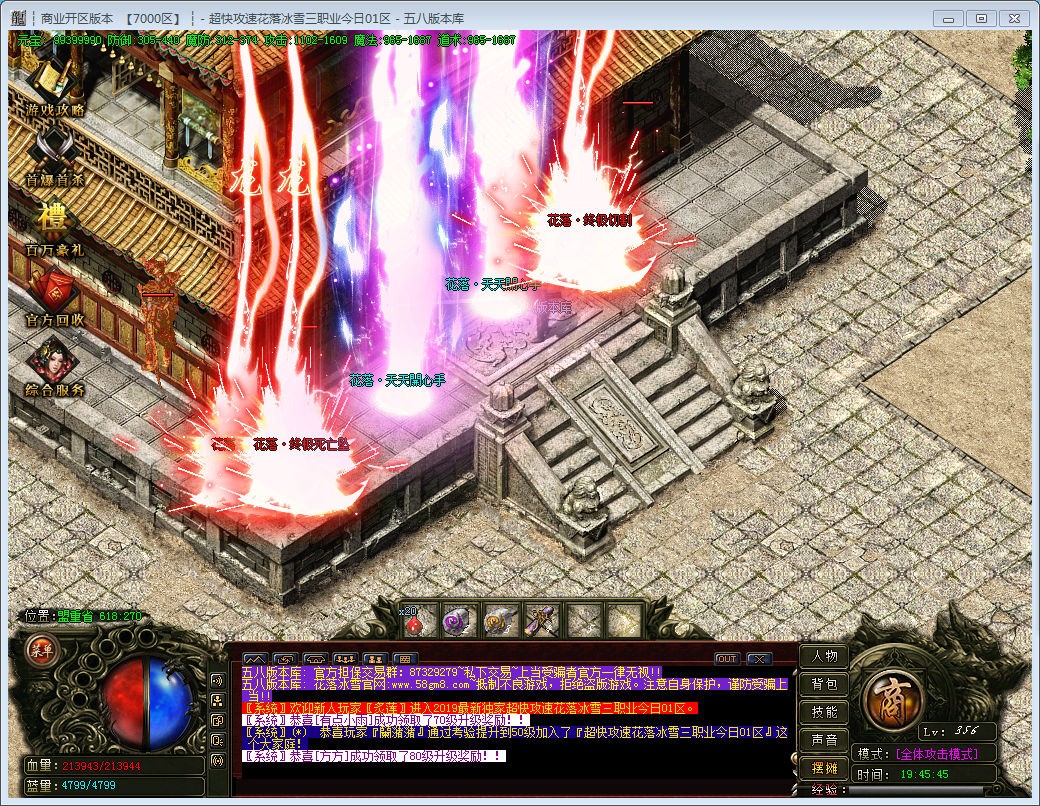Click the chat message log box
This screenshot has width=1040, height=806.
515,717
